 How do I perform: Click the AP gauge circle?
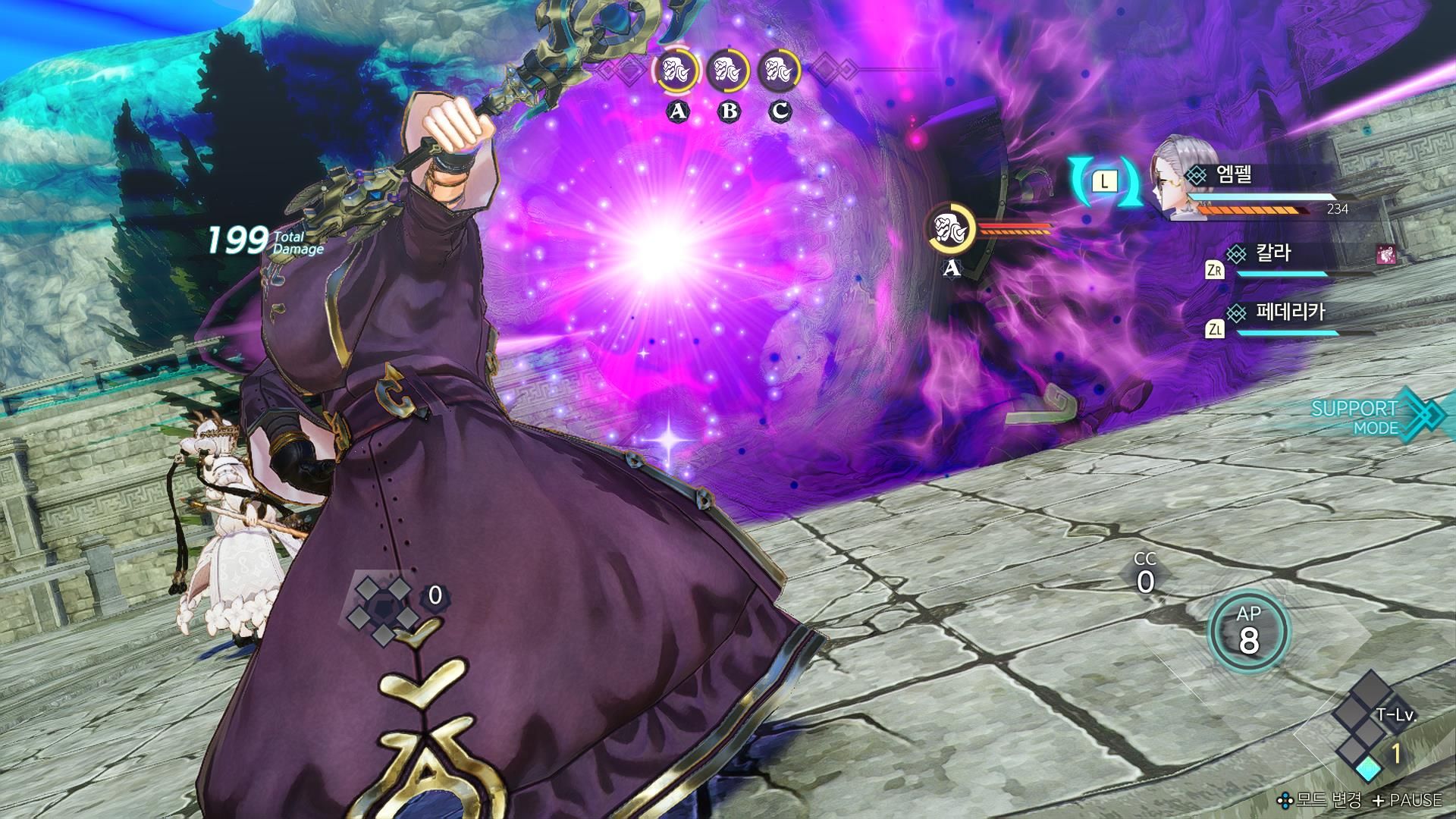(1248, 631)
